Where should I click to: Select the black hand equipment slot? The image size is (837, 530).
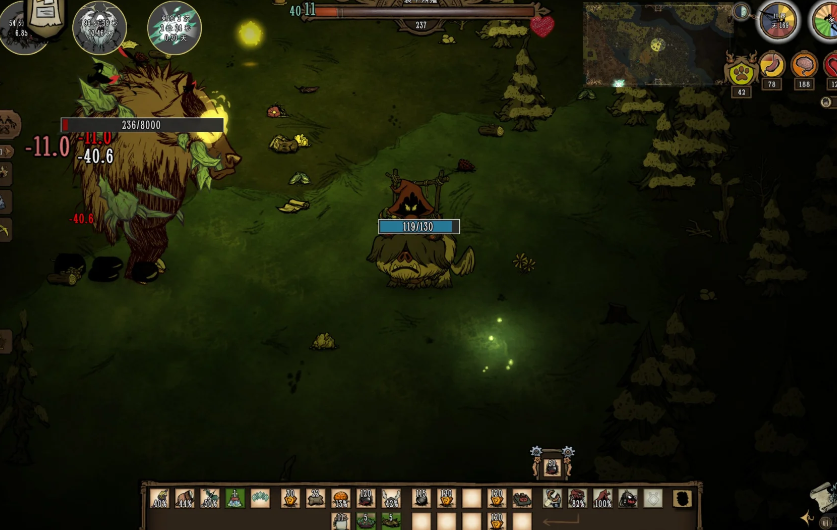(x=682, y=498)
